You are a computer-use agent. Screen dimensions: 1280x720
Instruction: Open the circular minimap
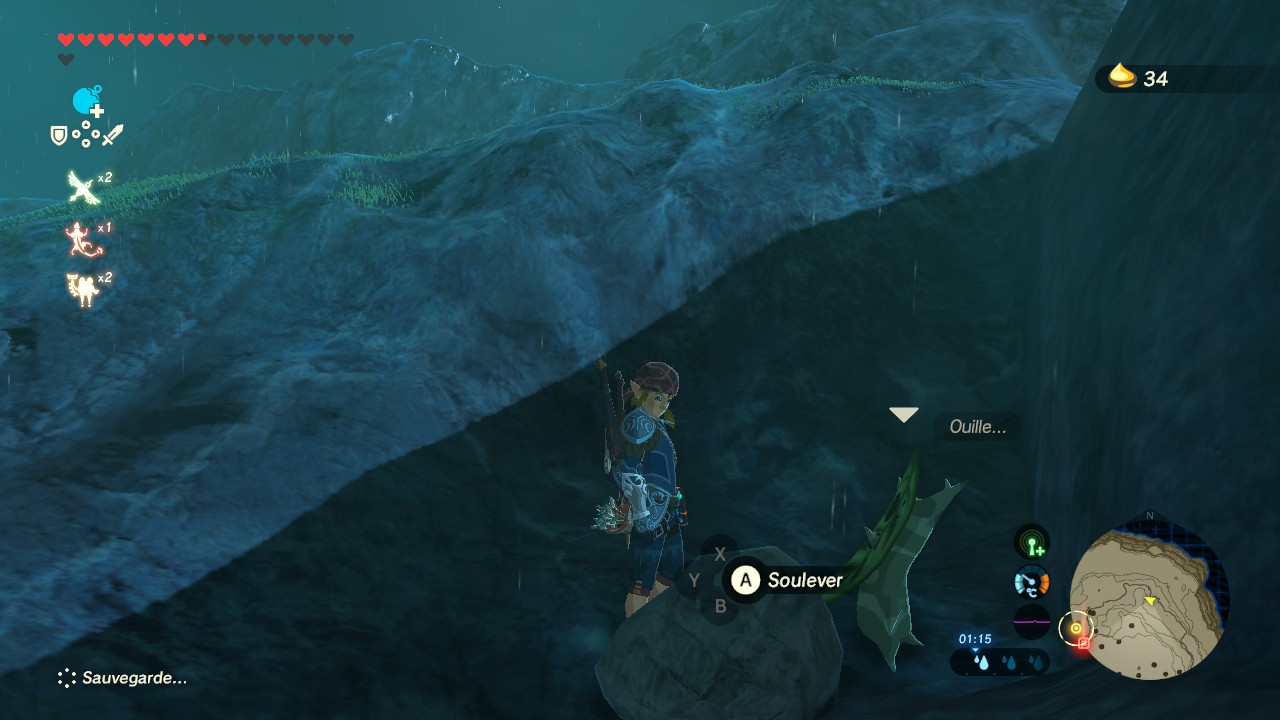click(x=1150, y=600)
